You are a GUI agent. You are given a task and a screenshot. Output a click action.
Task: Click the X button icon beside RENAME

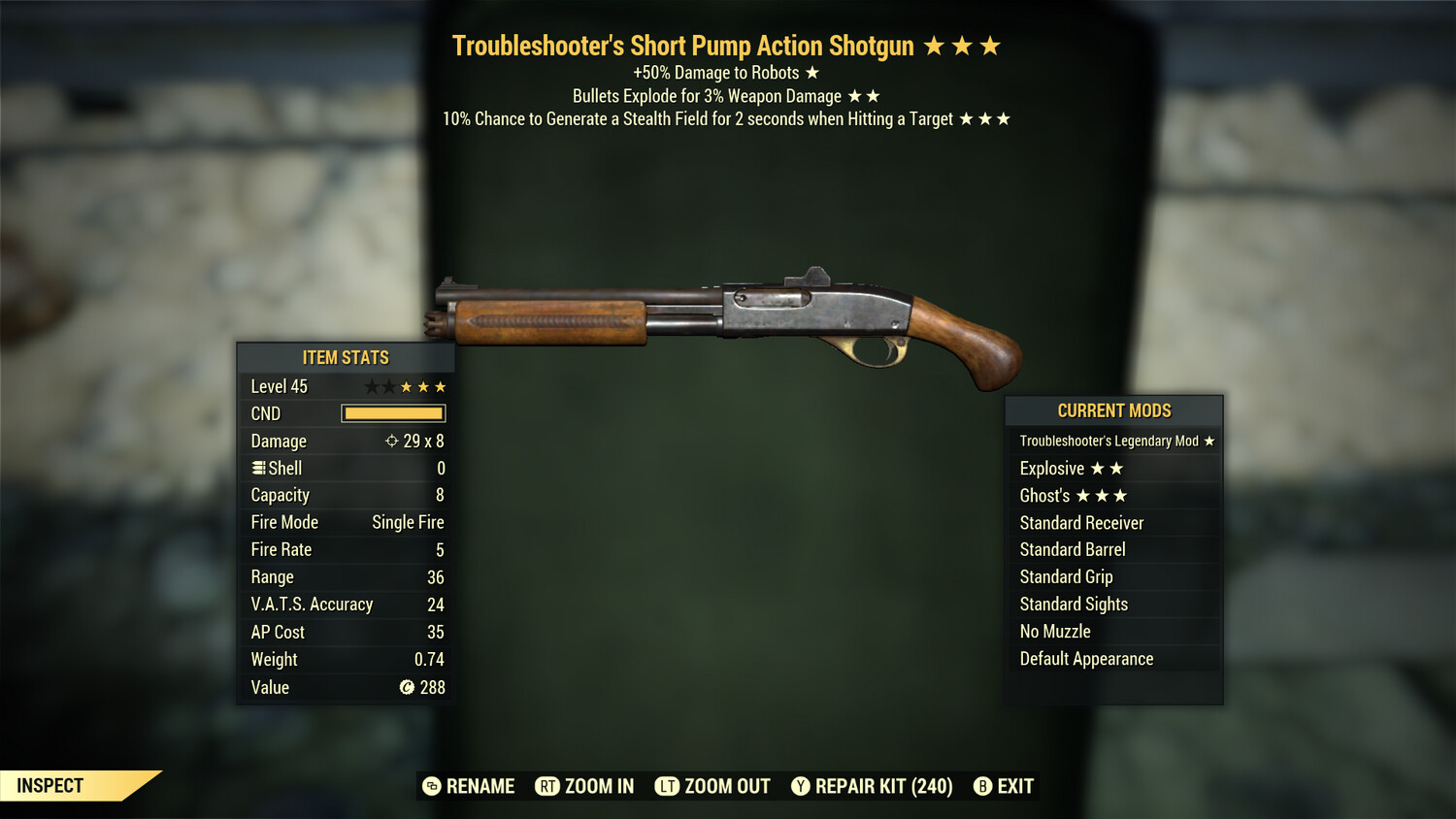(430, 786)
